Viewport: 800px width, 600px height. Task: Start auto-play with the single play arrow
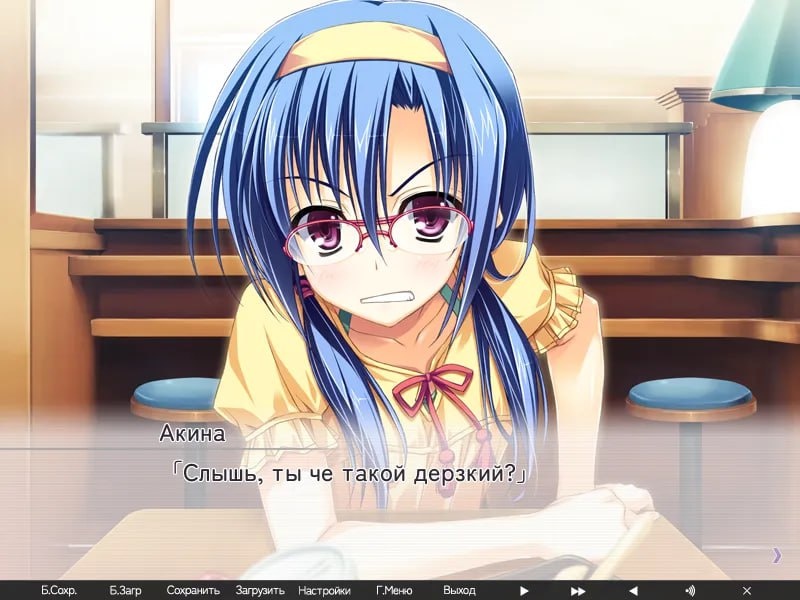(x=524, y=591)
